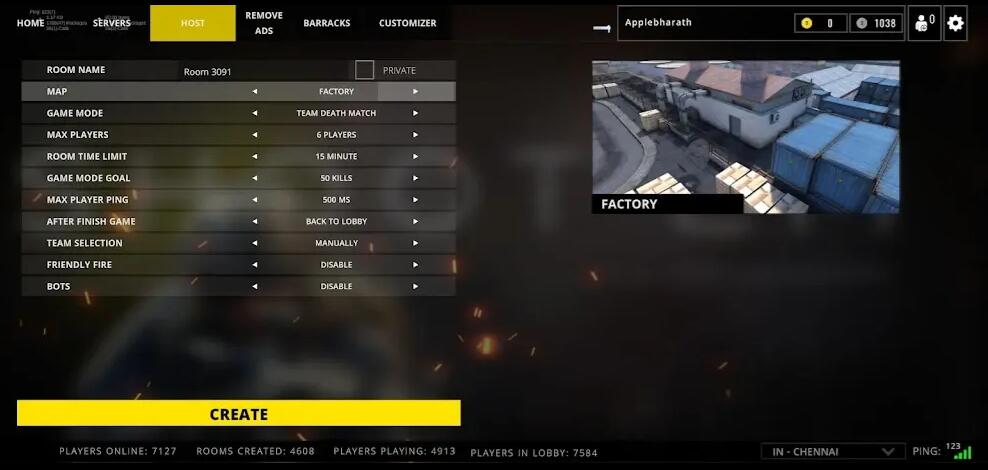Open the gear settings icon
The image size is (988, 470).
coord(955,23)
